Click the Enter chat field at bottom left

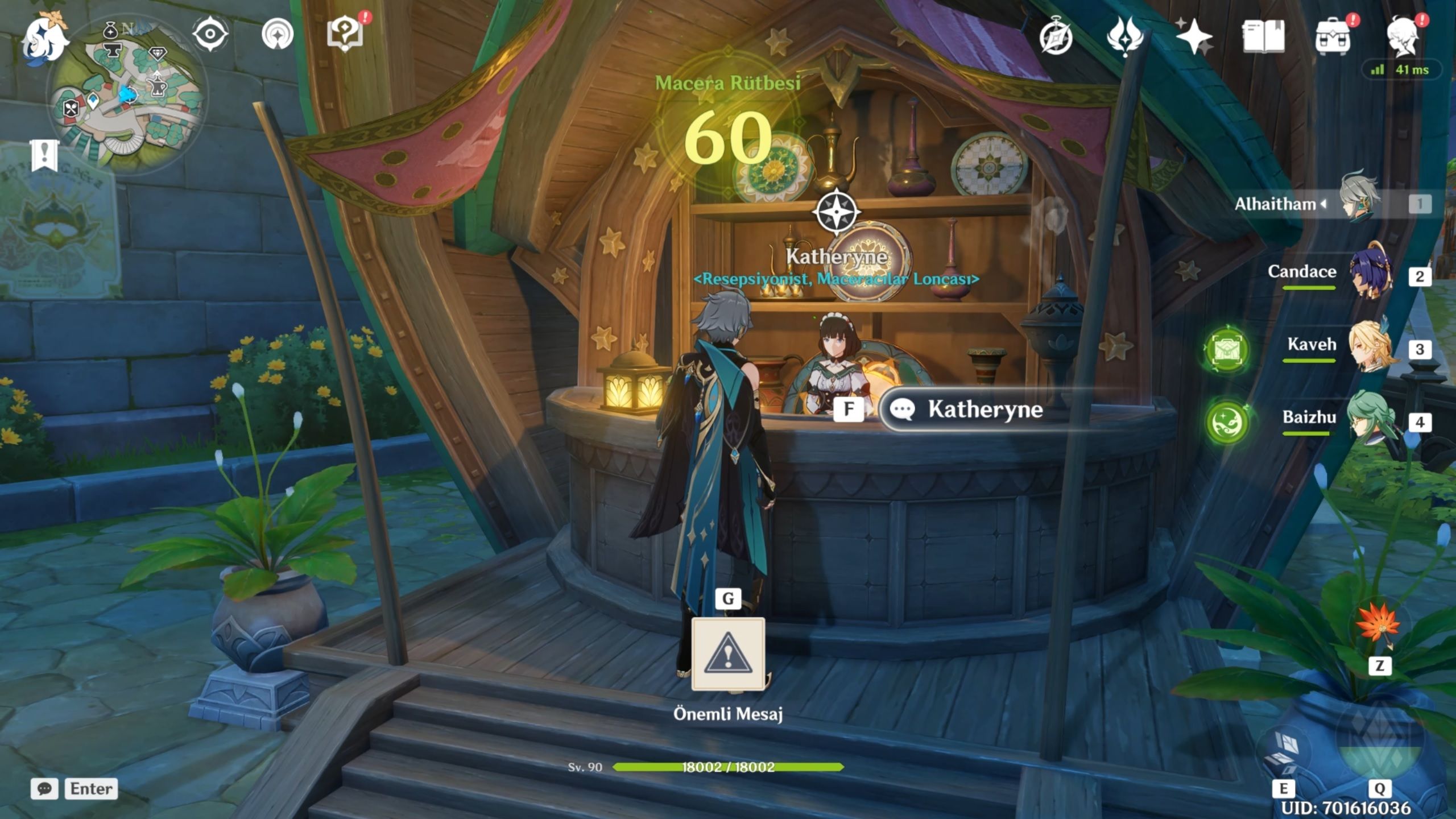click(x=91, y=789)
